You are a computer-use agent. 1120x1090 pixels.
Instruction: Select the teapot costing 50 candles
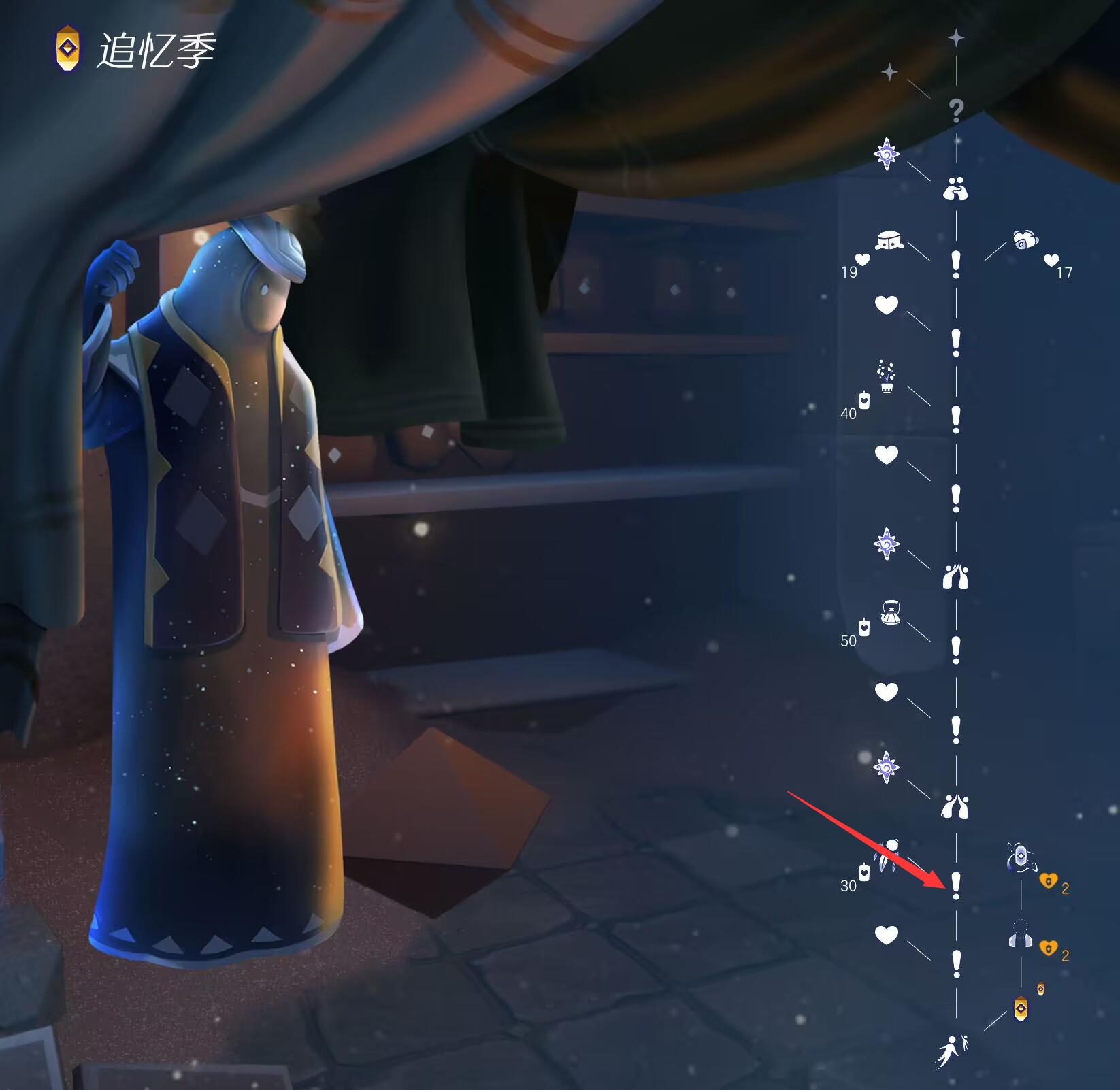tap(891, 612)
